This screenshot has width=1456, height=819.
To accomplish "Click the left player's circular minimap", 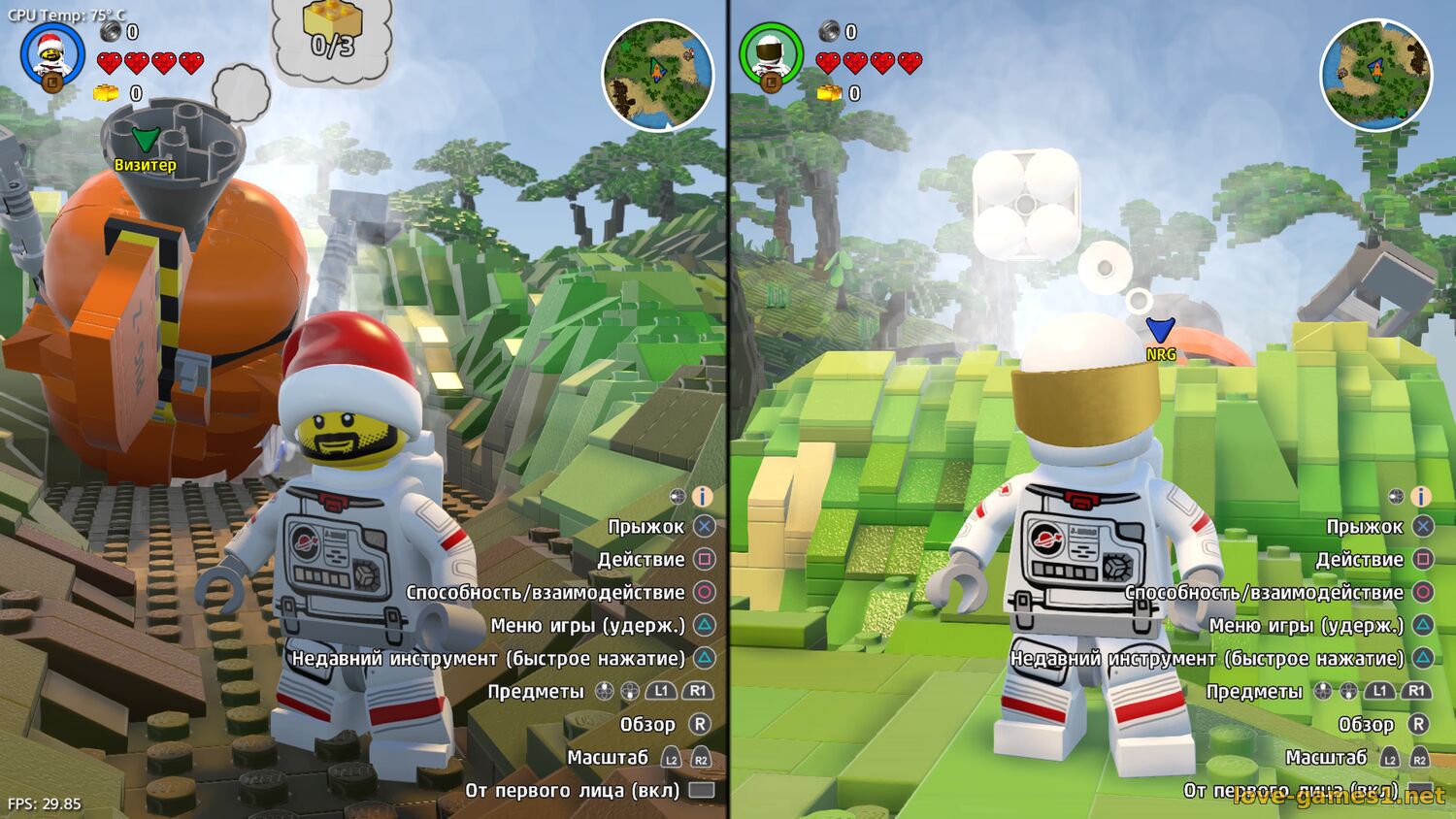I will pyautogui.click(x=657, y=75).
